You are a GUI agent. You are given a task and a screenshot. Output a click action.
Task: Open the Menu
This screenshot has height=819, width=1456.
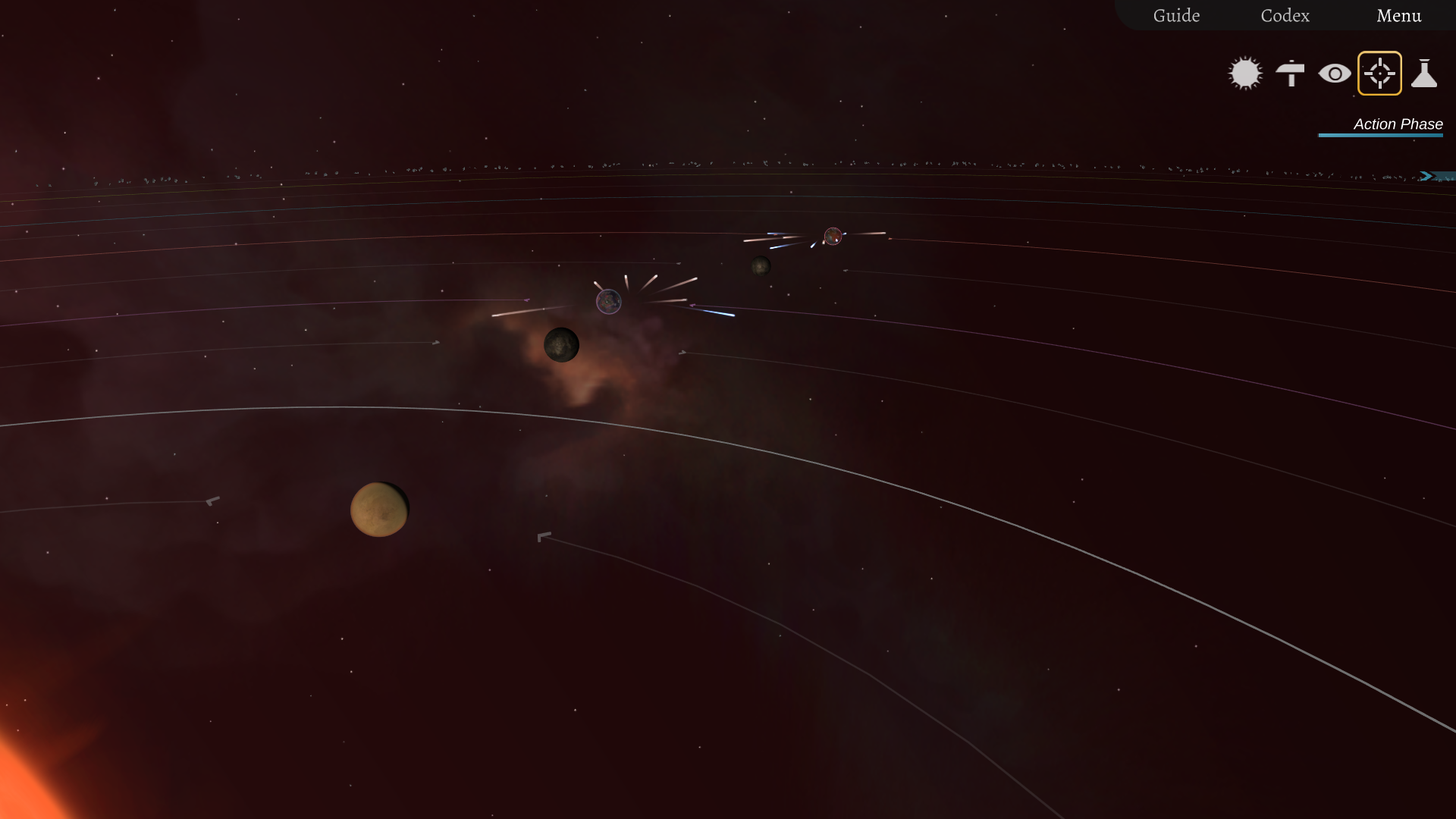click(x=1398, y=15)
